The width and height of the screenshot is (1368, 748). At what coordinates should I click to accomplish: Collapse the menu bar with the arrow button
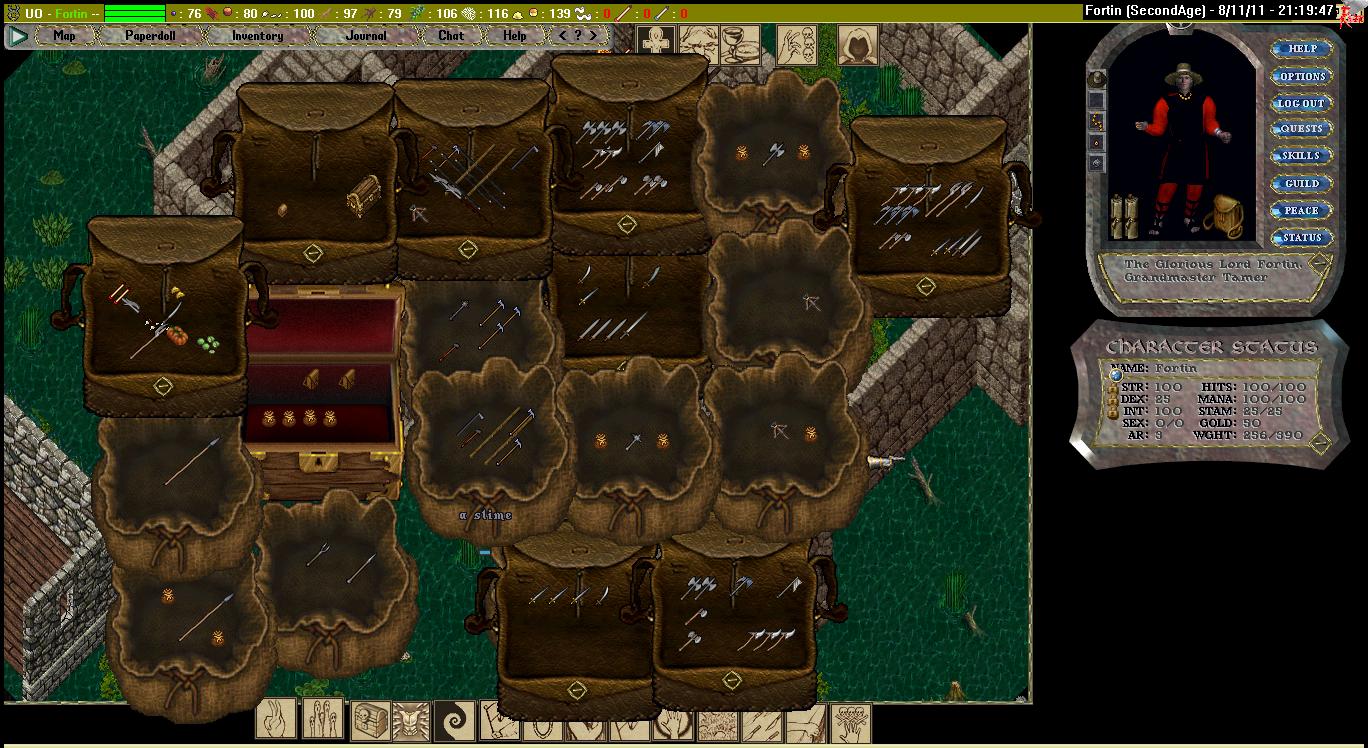coord(18,37)
